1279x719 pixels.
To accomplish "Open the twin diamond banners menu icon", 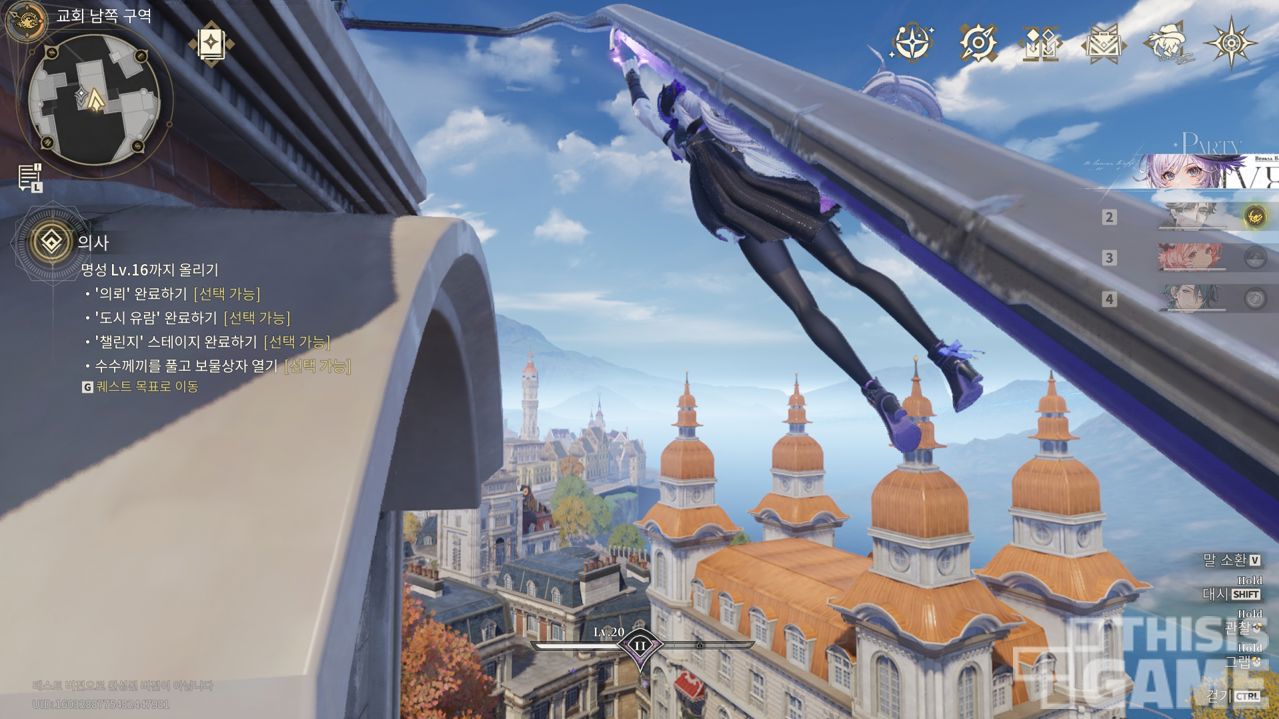I will click(x=1040, y=42).
